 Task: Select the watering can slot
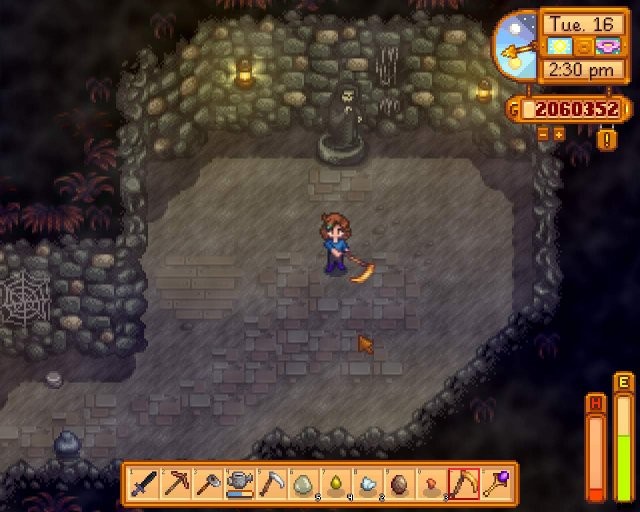(x=239, y=484)
